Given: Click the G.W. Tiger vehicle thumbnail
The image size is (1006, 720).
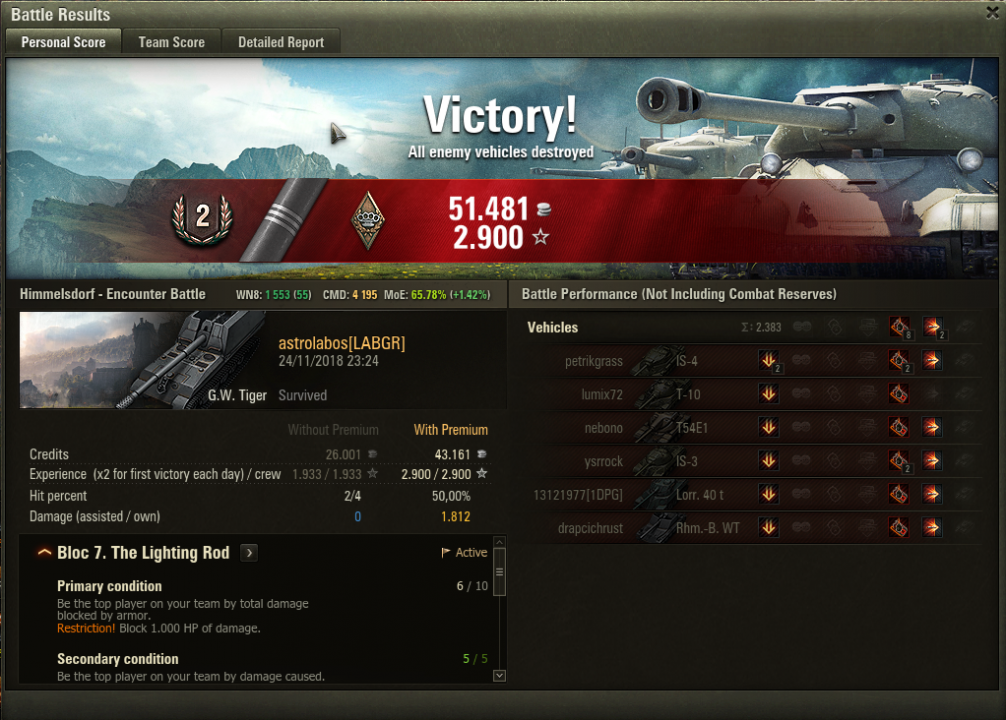Looking at the screenshot, I should tap(143, 360).
